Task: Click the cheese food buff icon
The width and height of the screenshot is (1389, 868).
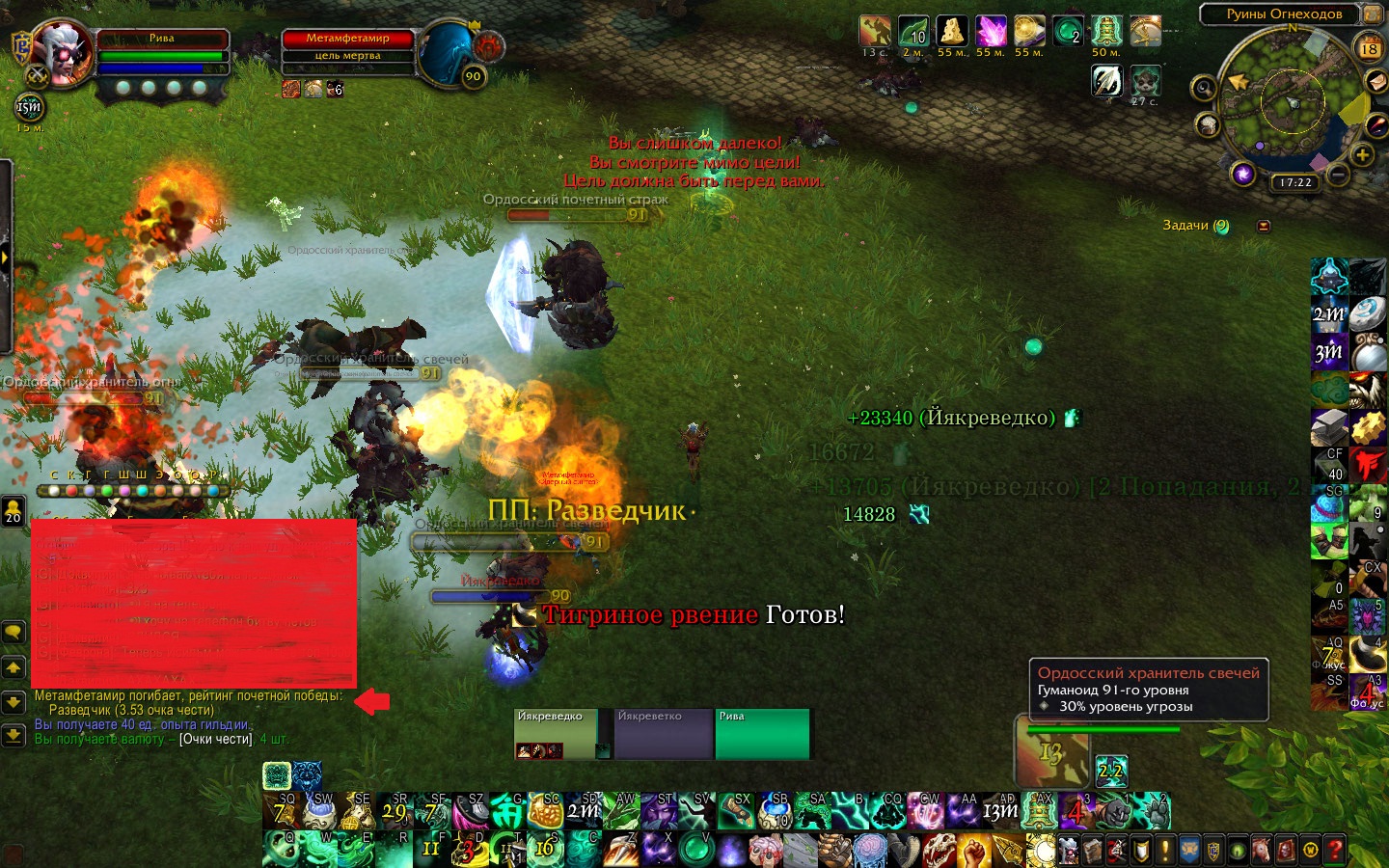Action: coord(952,32)
